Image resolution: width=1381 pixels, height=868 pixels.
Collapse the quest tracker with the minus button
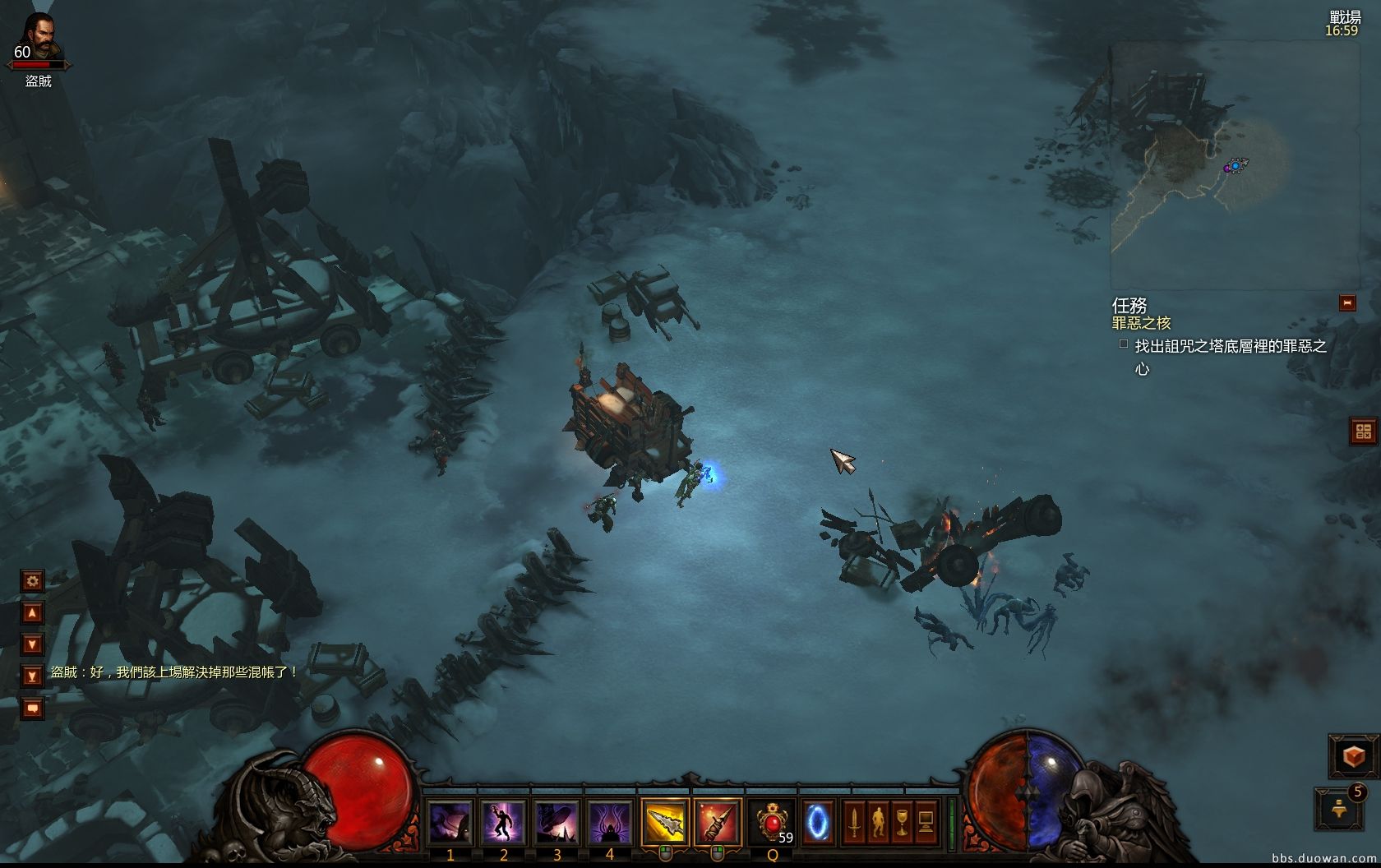point(1347,303)
